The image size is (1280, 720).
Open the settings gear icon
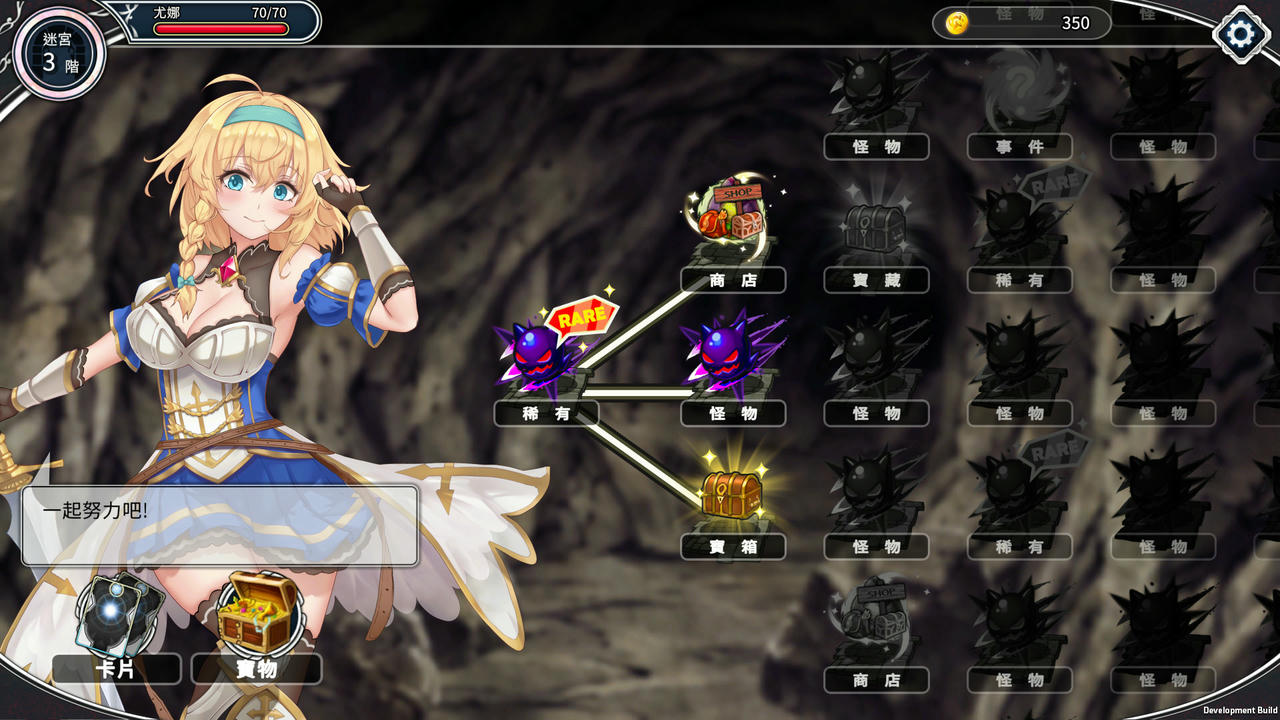click(1240, 33)
